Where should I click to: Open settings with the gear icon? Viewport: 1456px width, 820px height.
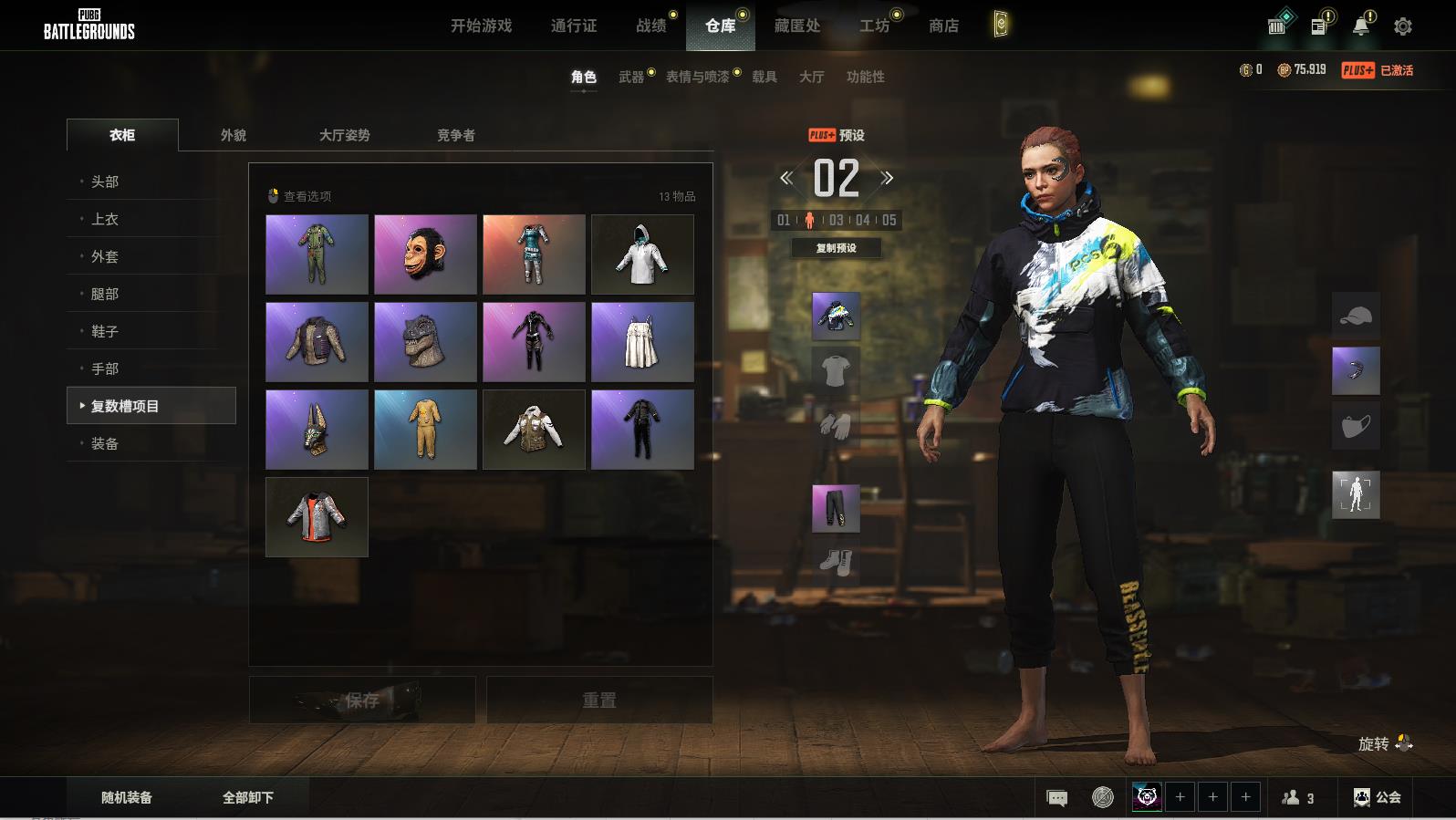[x=1403, y=26]
